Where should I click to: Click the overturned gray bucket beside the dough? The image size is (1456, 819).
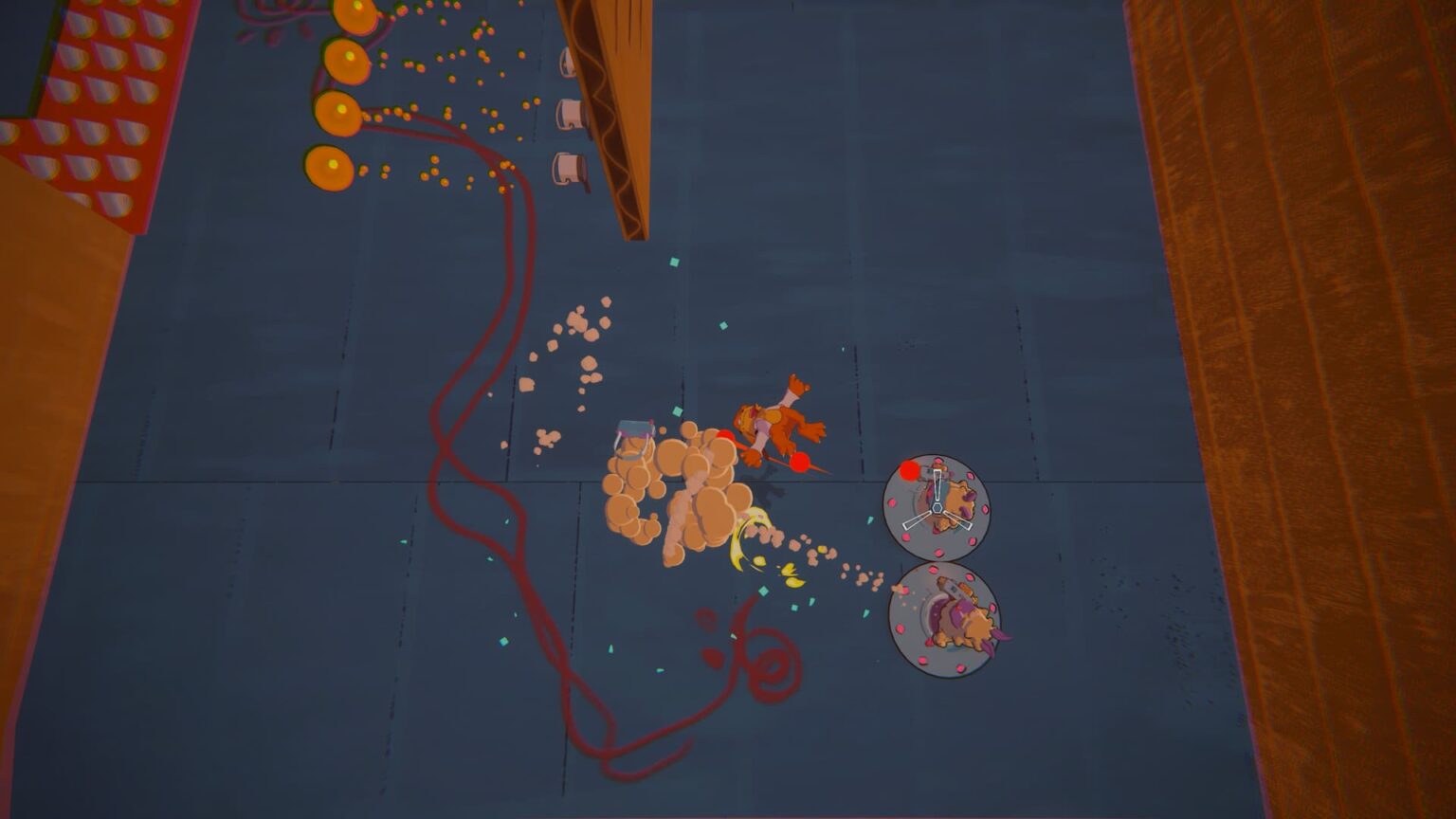(633, 433)
